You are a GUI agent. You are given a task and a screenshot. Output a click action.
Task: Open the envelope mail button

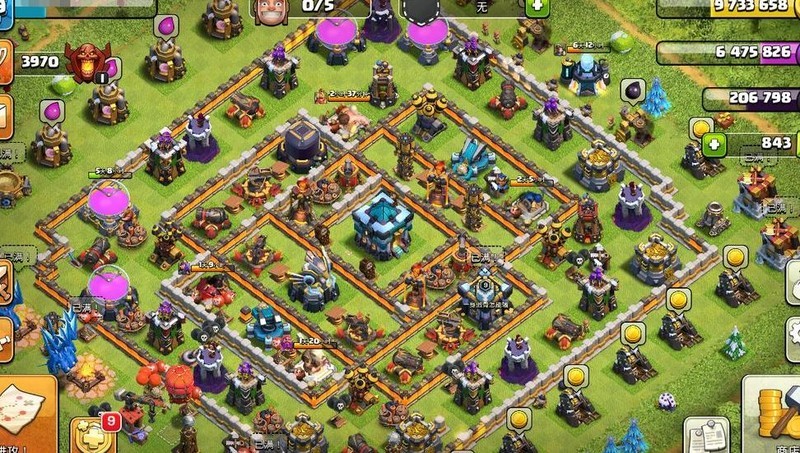5,113
